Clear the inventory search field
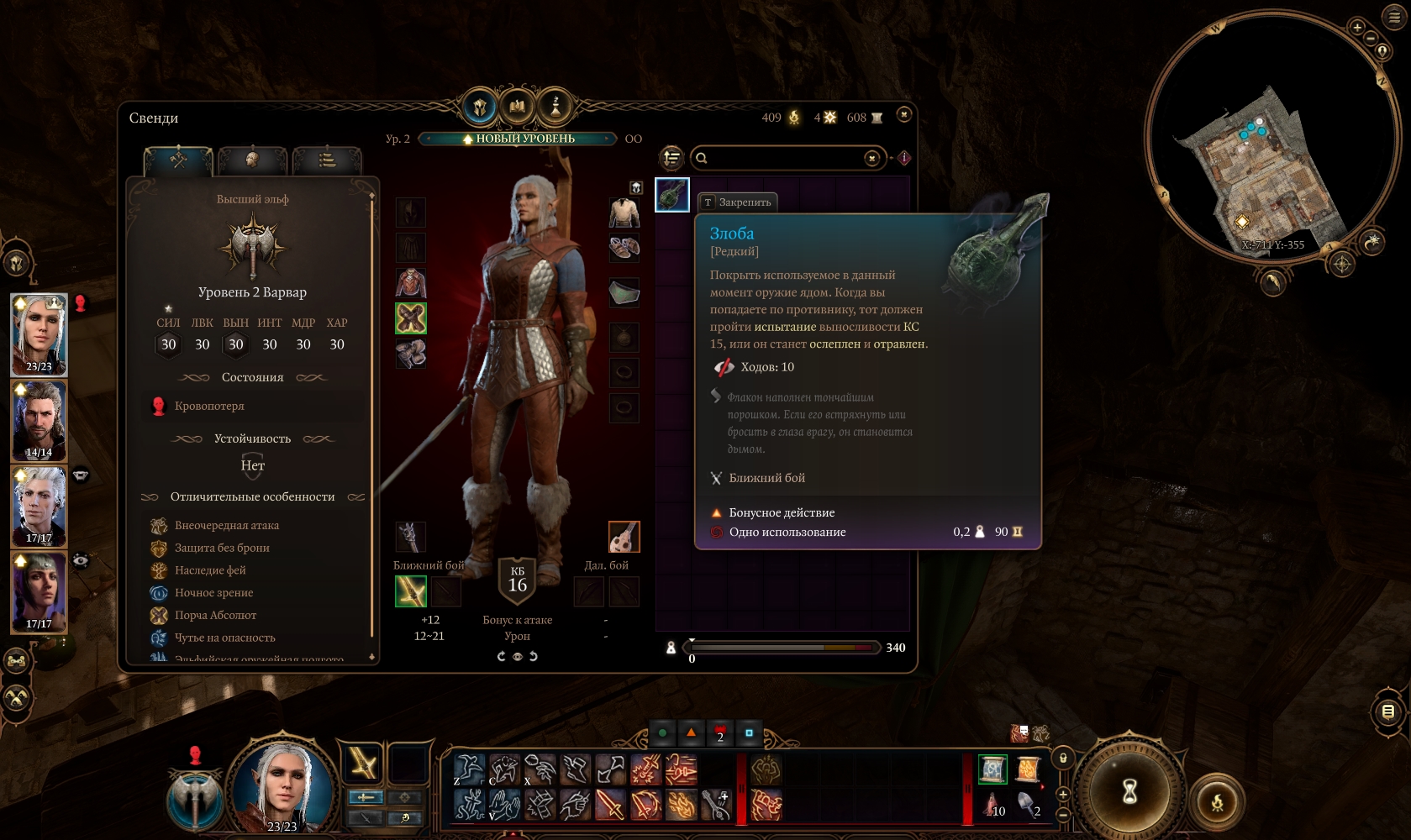 coord(872,158)
